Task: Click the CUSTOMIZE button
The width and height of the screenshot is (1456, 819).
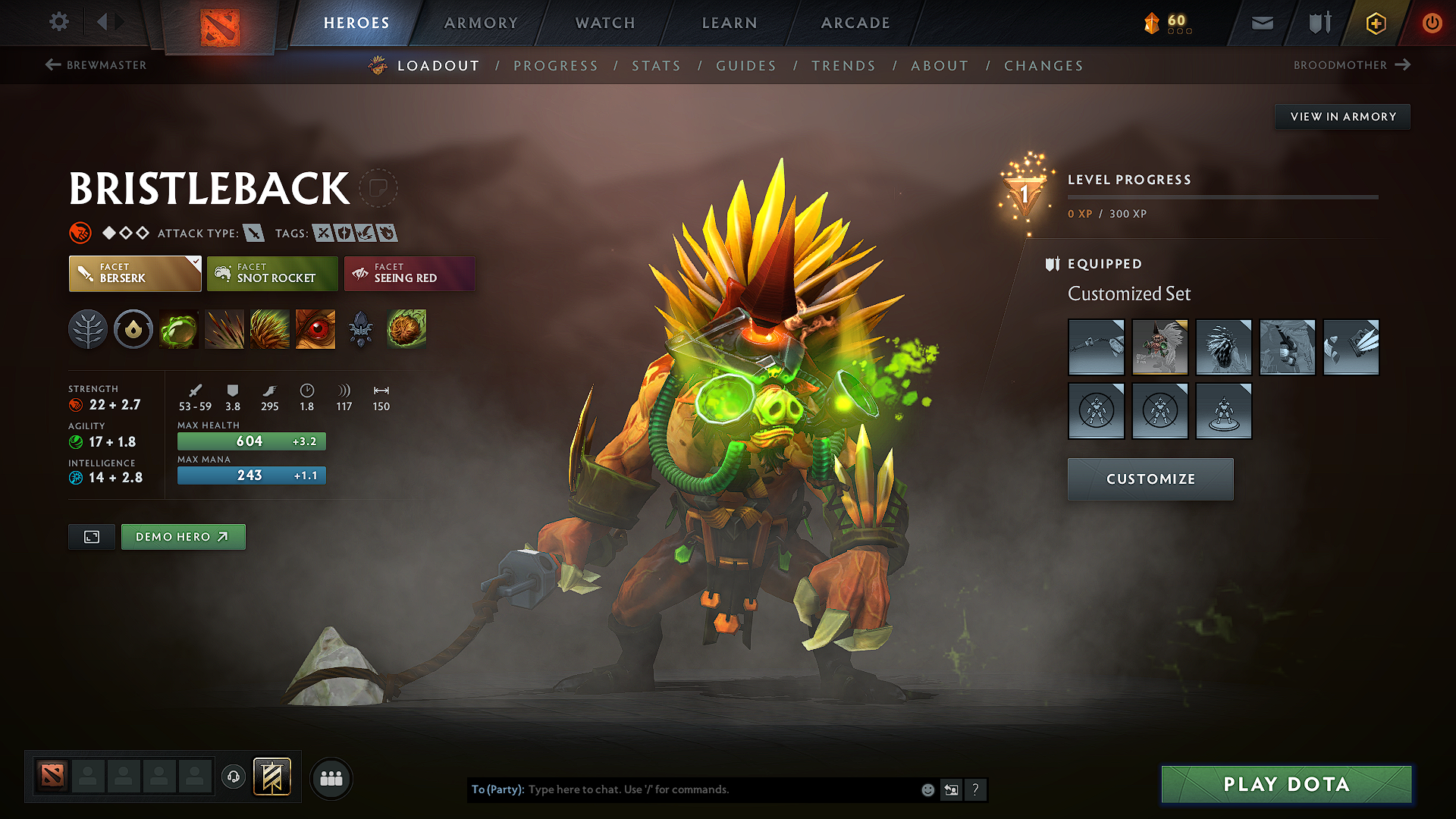Action: [1150, 479]
